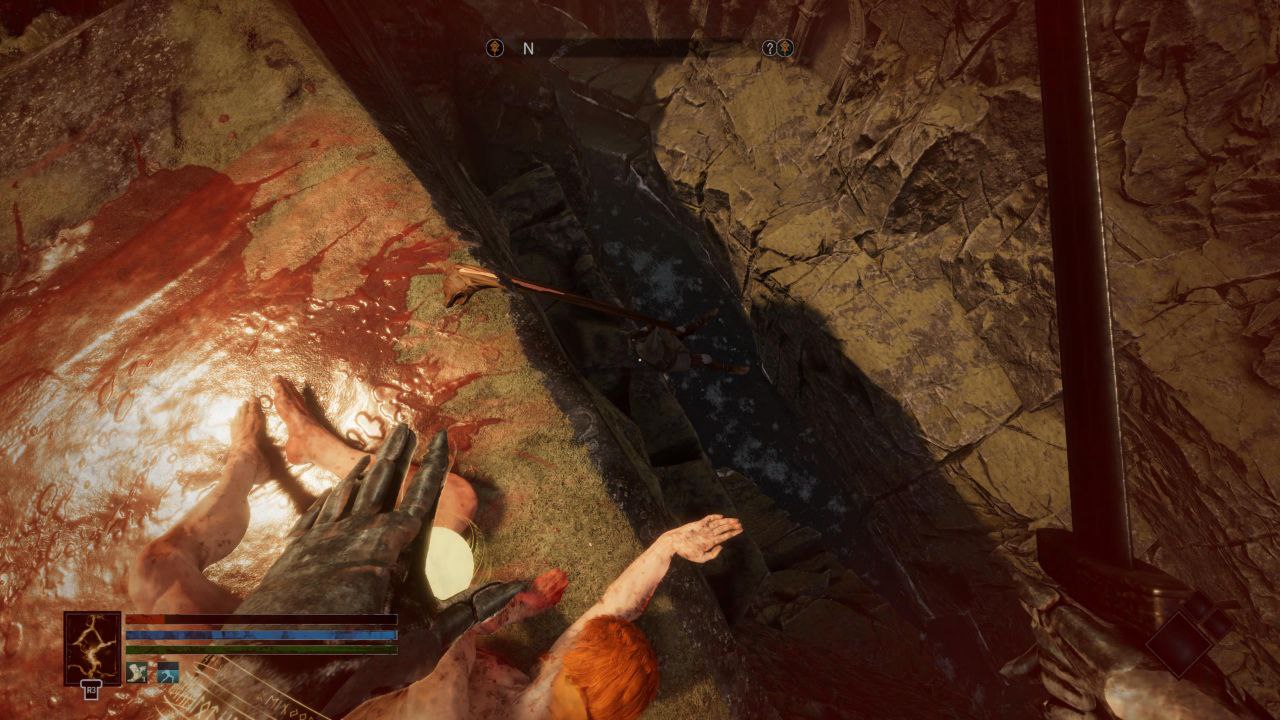Click the N heading on the compass
Image resolution: width=1280 pixels, height=720 pixels.
[x=528, y=48]
